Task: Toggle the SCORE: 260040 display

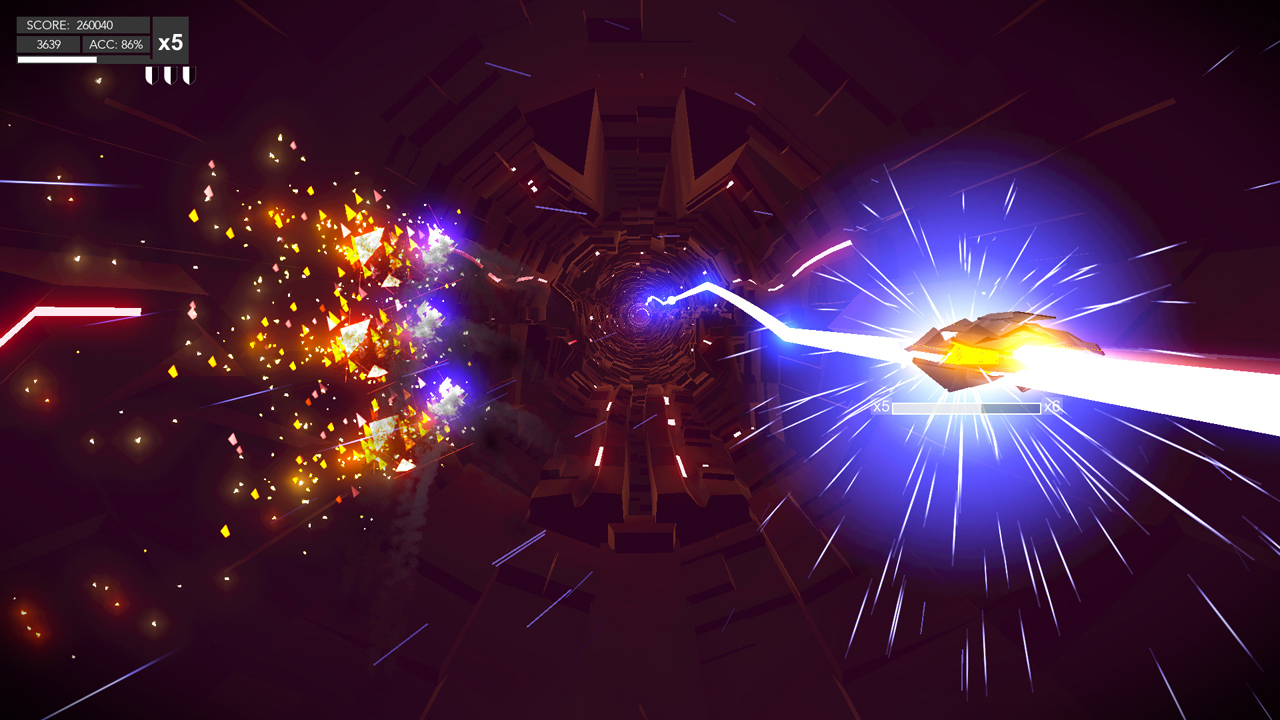Action: [70, 25]
